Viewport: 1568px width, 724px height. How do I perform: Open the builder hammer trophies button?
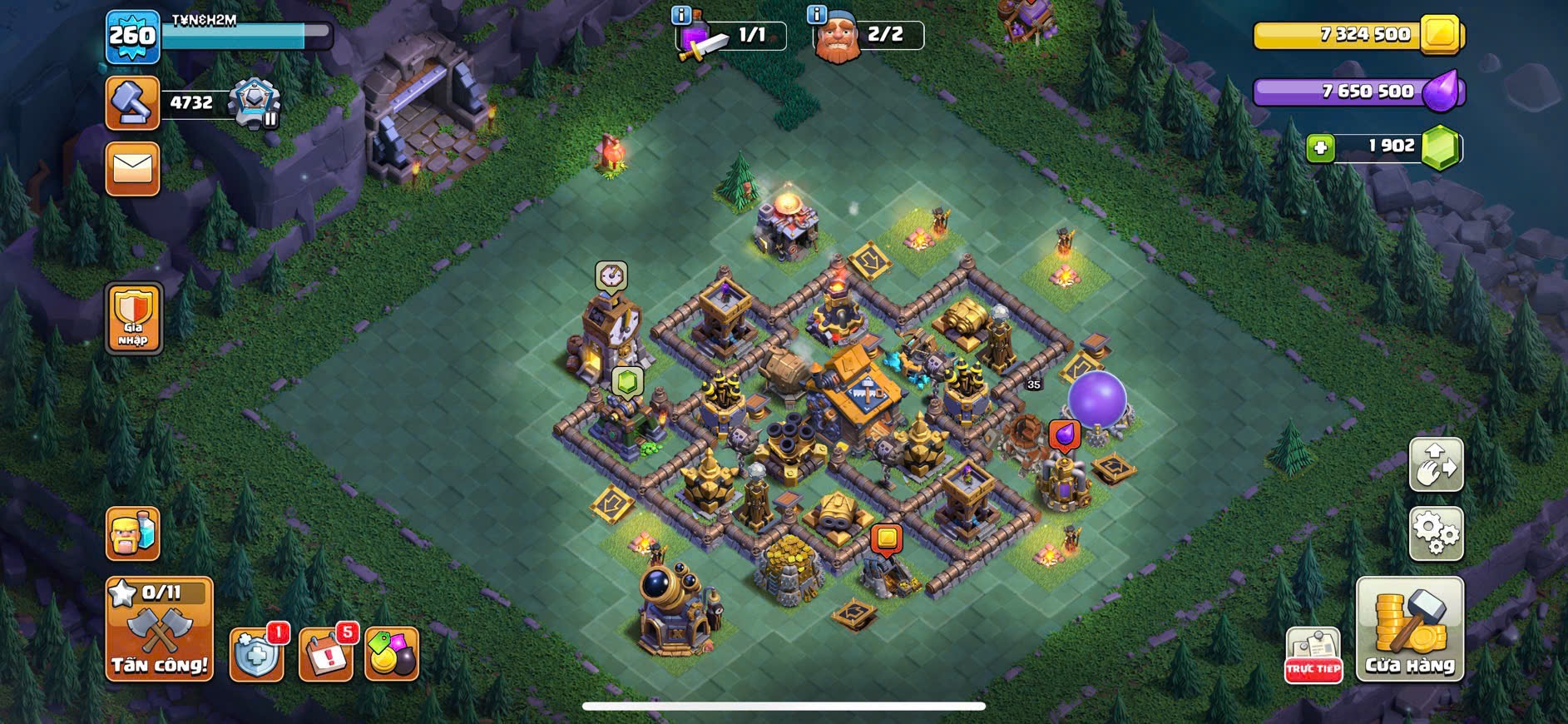(132, 103)
